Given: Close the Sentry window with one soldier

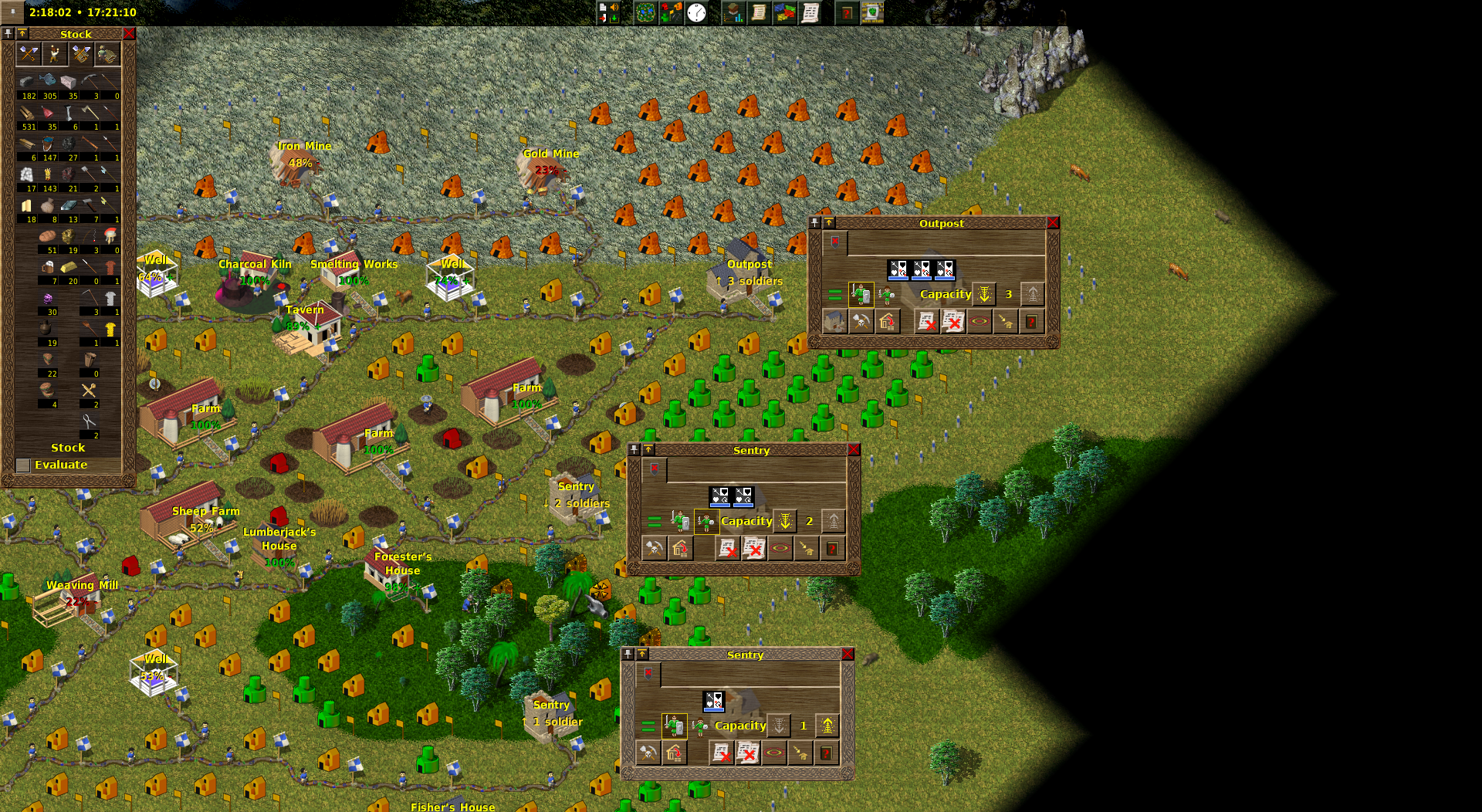Looking at the screenshot, I should click(x=848, y=655).
